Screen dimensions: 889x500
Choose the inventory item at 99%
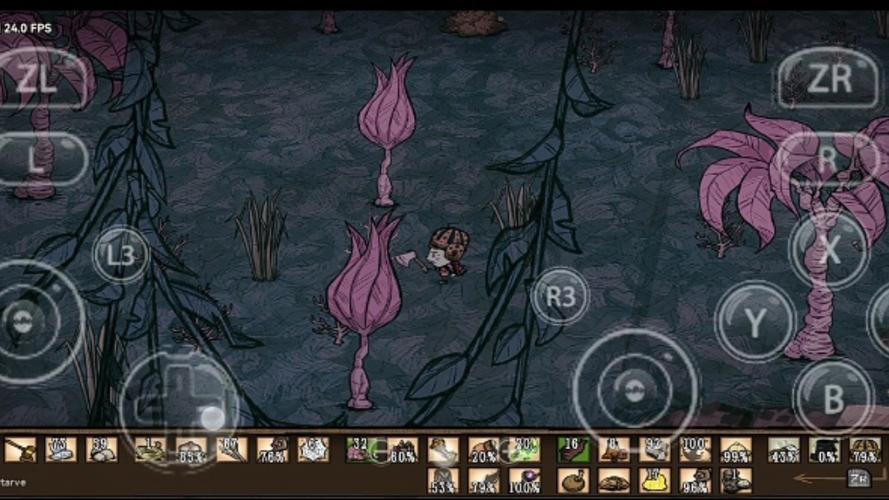[x=736, y=450]
